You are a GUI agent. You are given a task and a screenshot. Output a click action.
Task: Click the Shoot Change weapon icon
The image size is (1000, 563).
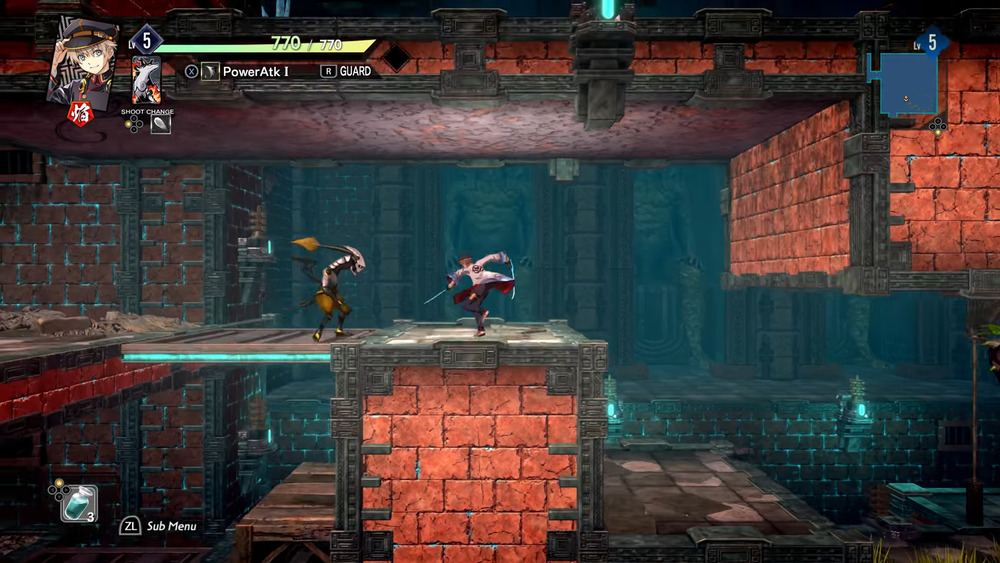pyautogui.click(x=160, y=124)
